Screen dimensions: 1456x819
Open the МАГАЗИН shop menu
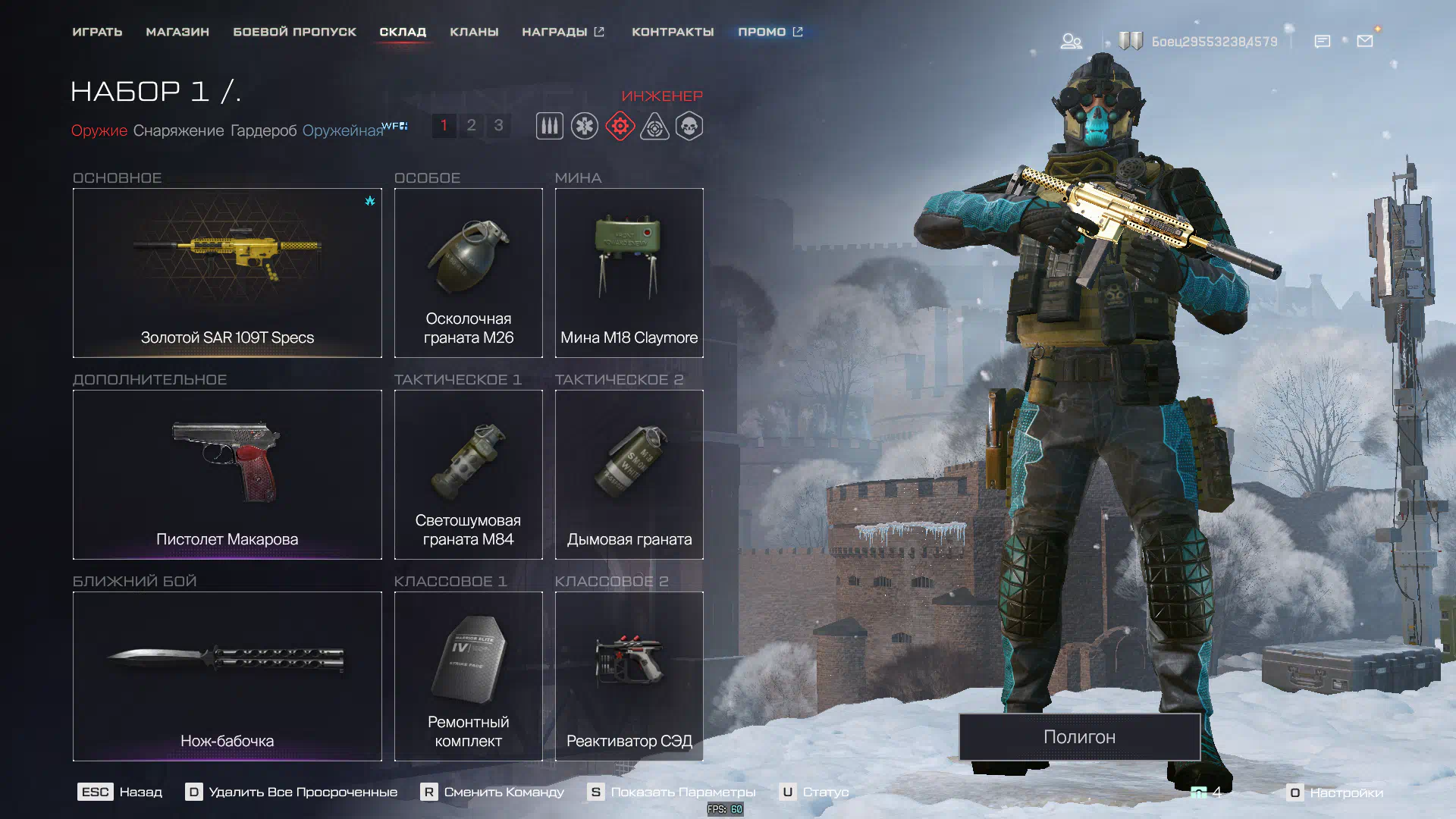pos(177,32)
